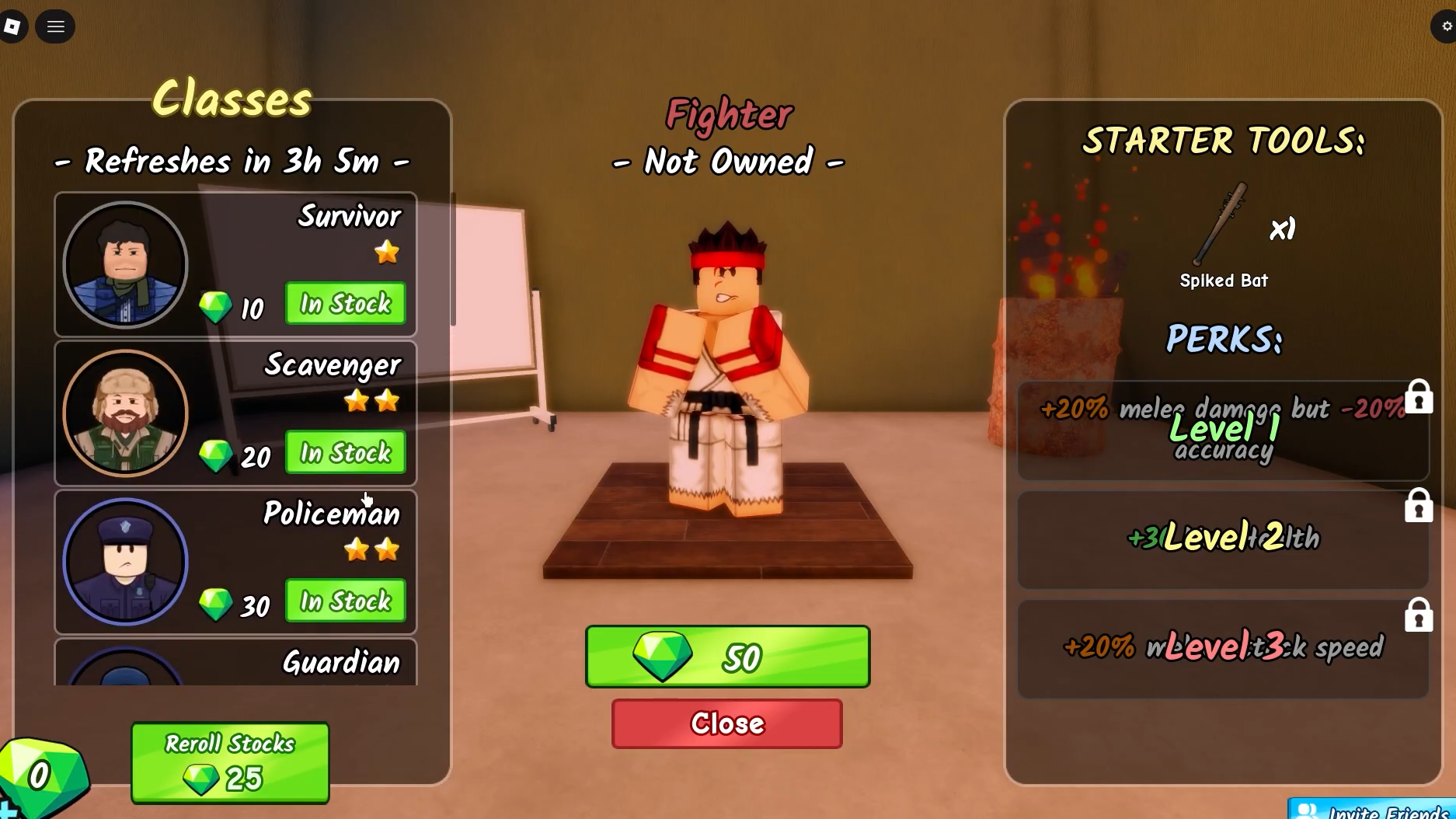
Task: Click the class list scrollbar
Action: (453, 260)
